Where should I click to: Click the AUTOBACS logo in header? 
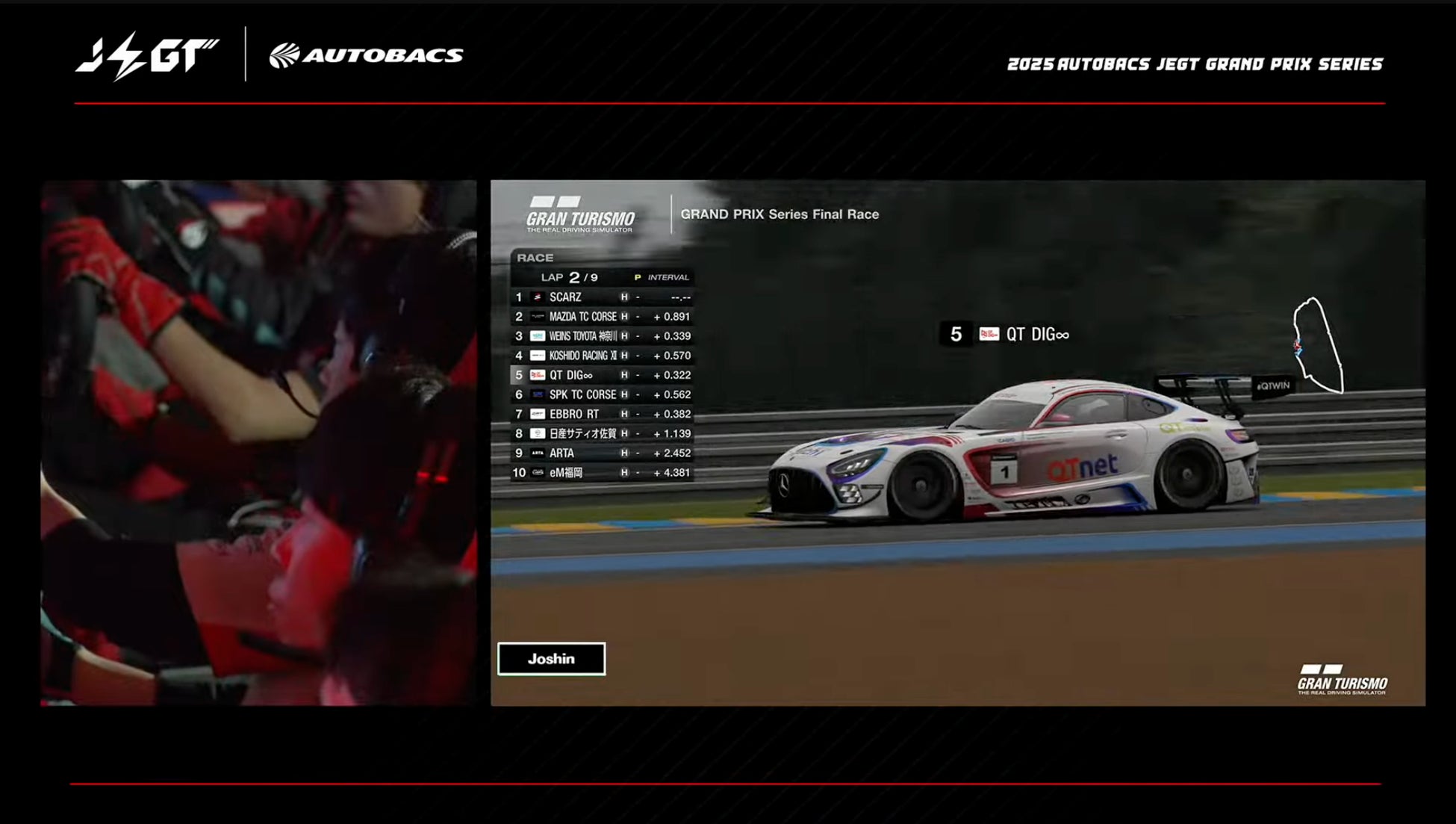click(366, 55)
